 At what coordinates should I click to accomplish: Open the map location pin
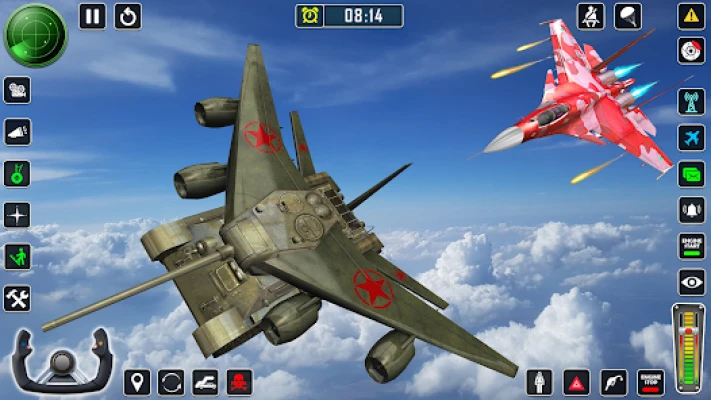point(137,382)
